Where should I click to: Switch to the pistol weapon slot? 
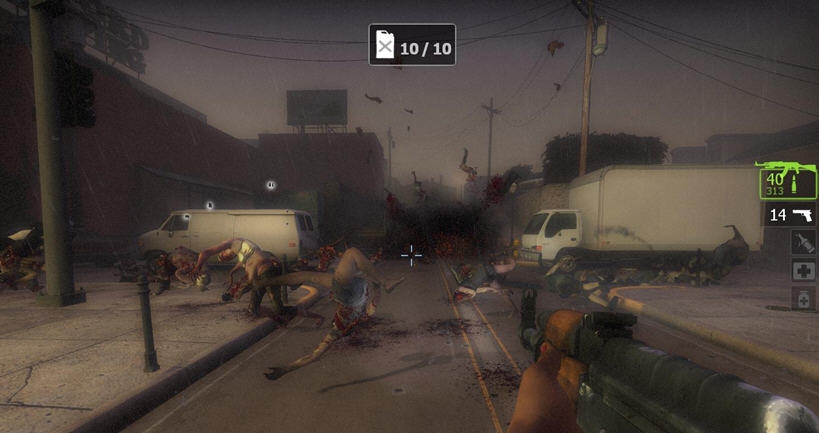790,215
